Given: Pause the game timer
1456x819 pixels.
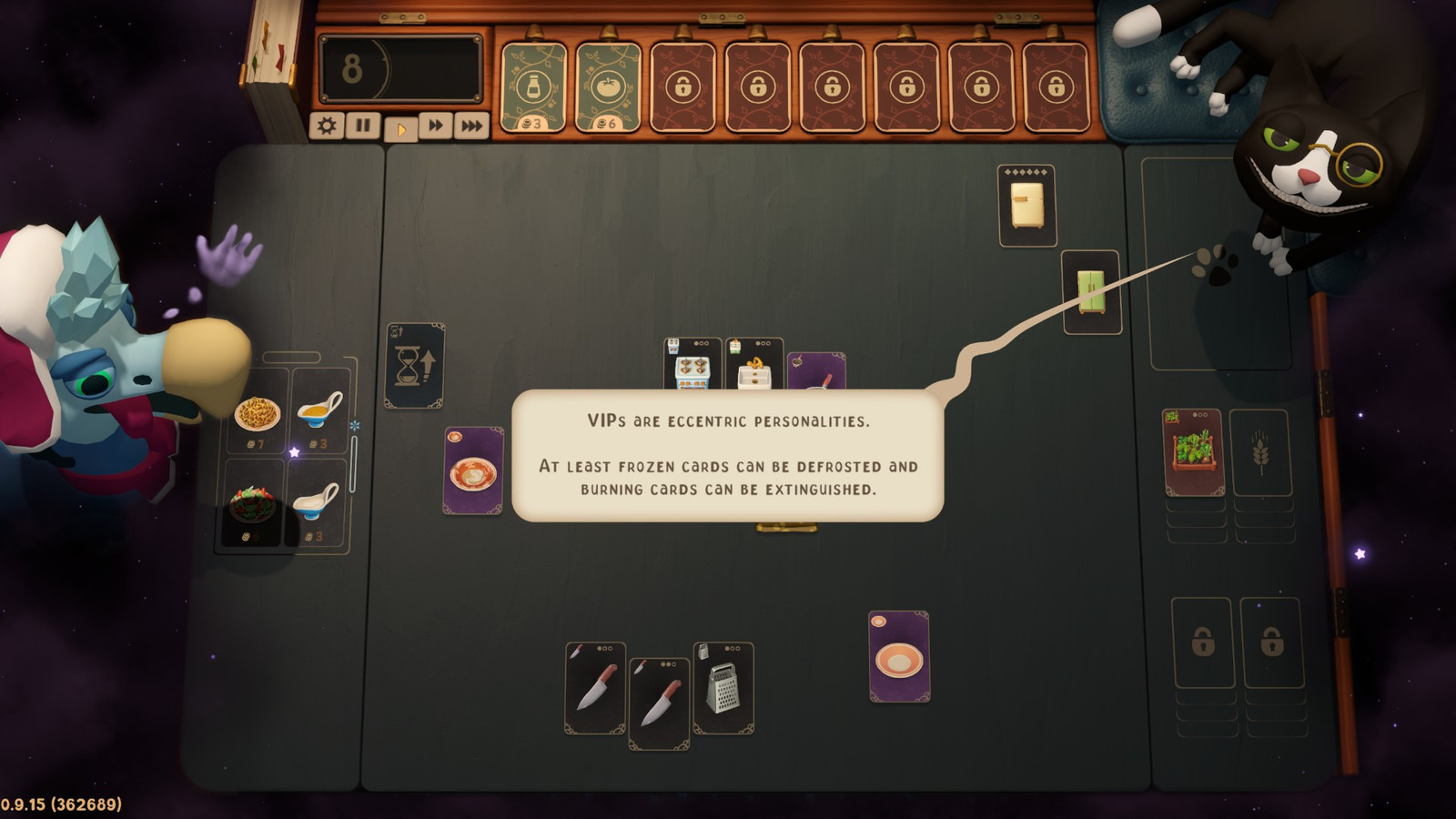Looking at the screenshot, I should (363, 126).
